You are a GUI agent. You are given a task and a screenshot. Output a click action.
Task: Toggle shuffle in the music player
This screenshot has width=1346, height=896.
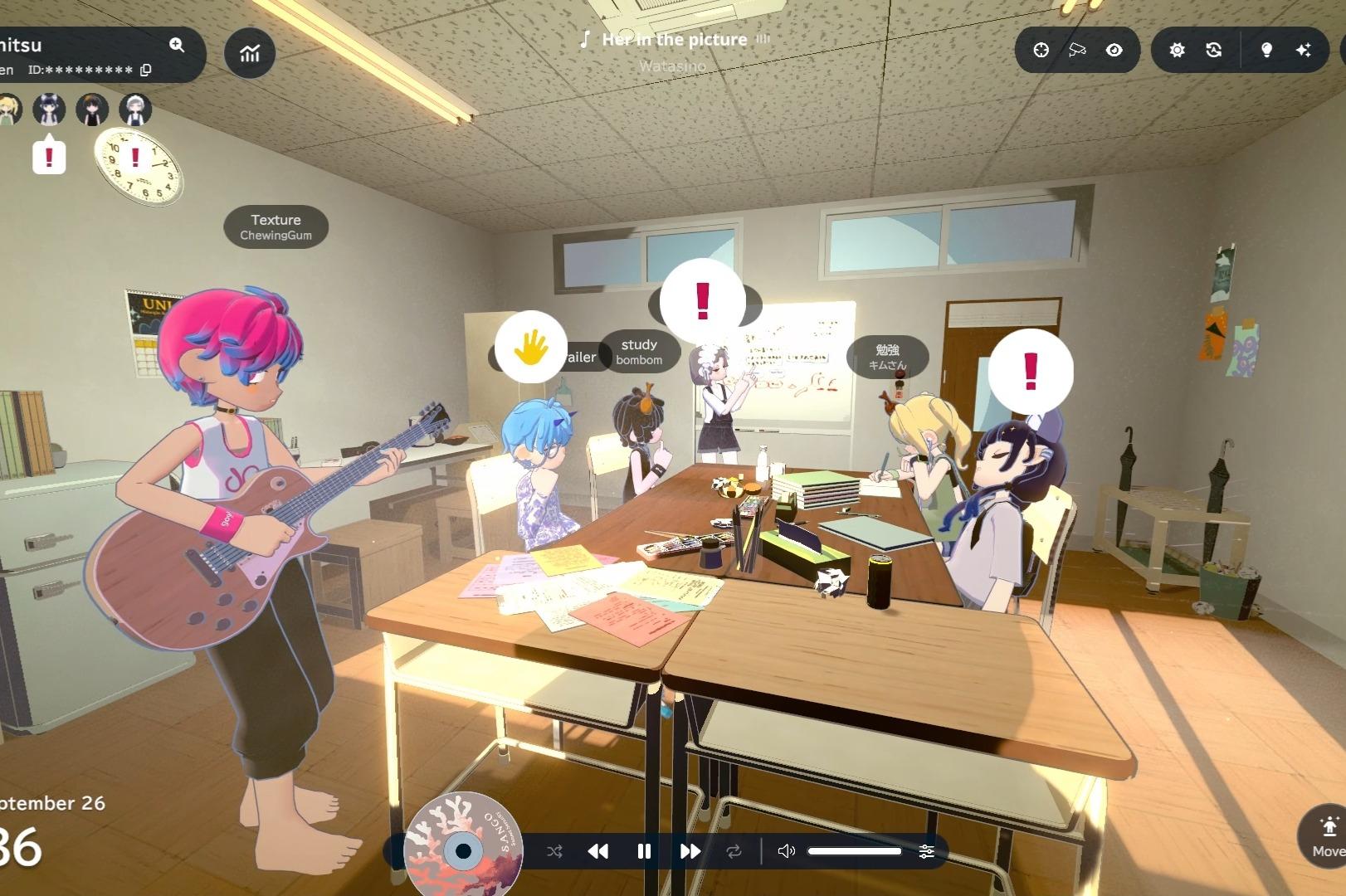(x=554, y=851)
